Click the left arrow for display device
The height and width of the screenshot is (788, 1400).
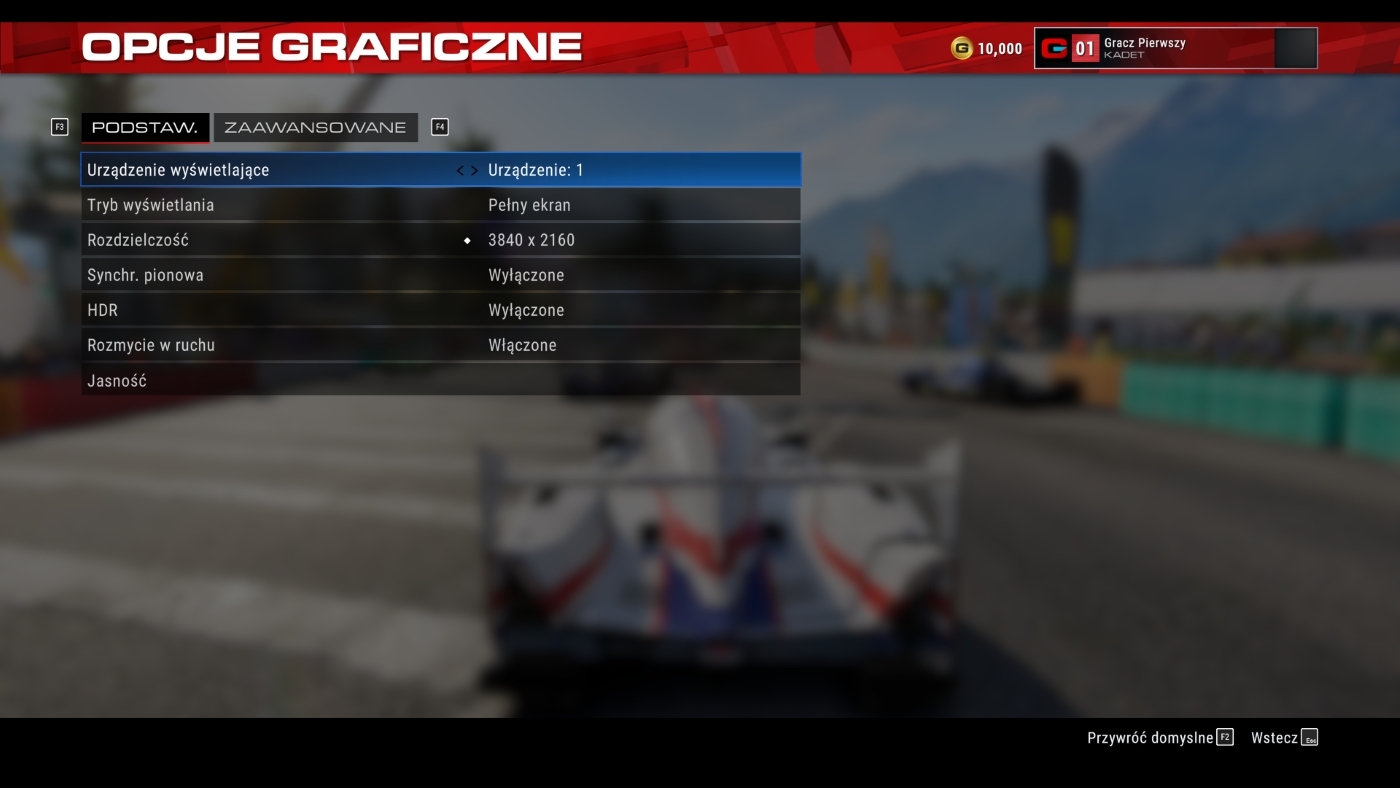[460, 171]
